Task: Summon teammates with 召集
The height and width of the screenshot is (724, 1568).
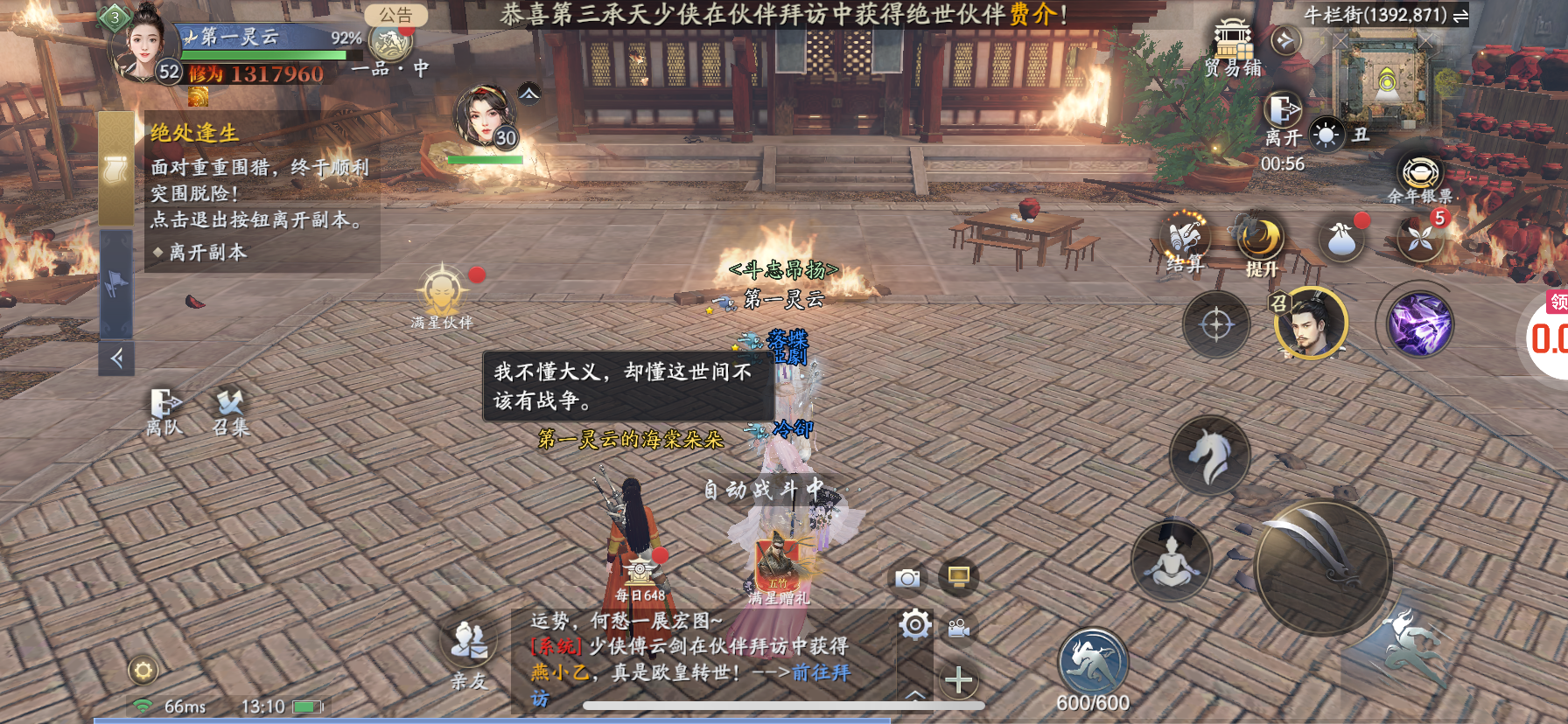Action: click(230, 411)
